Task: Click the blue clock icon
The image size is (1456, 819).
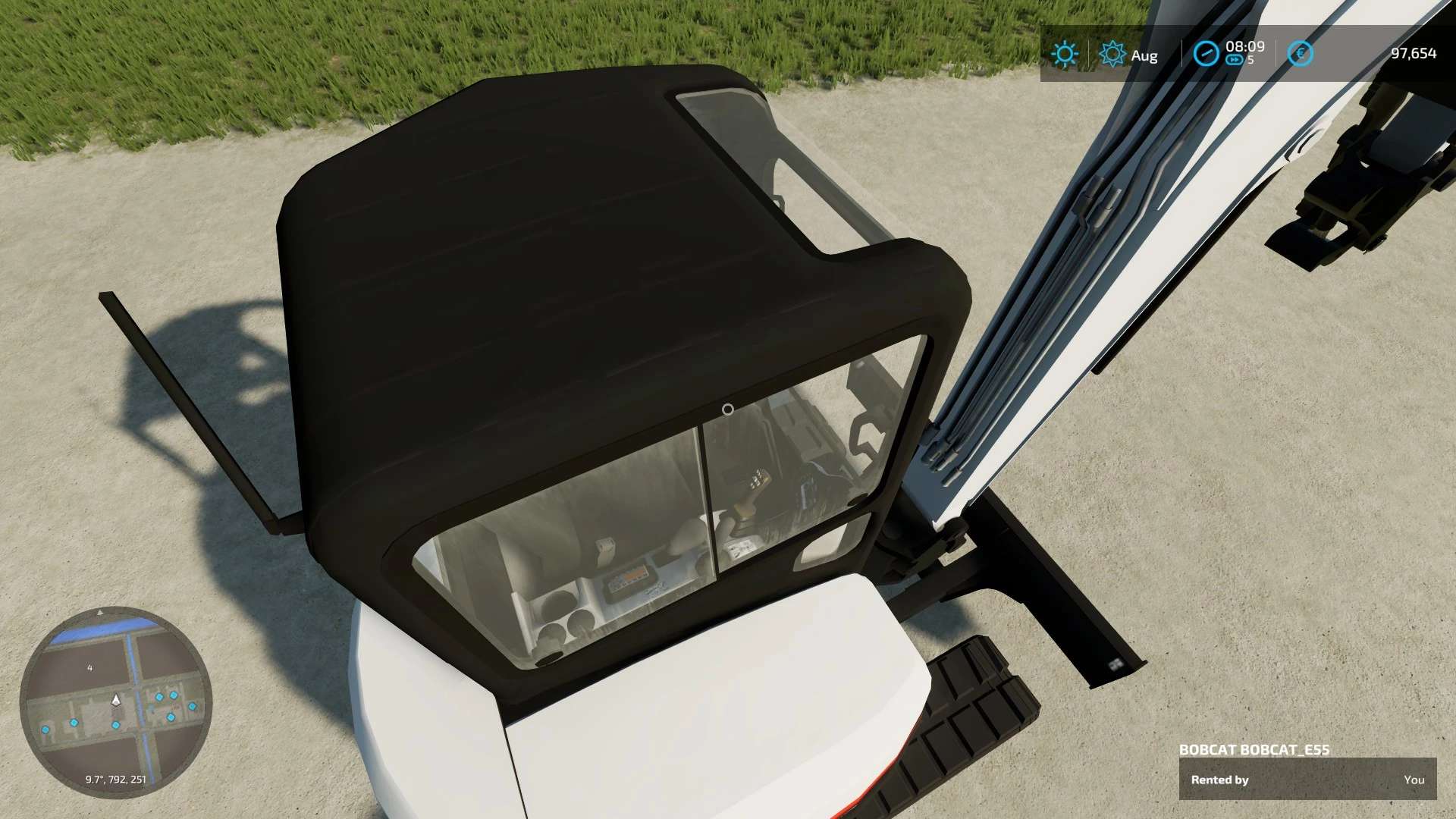Action: click(1205, 54)
